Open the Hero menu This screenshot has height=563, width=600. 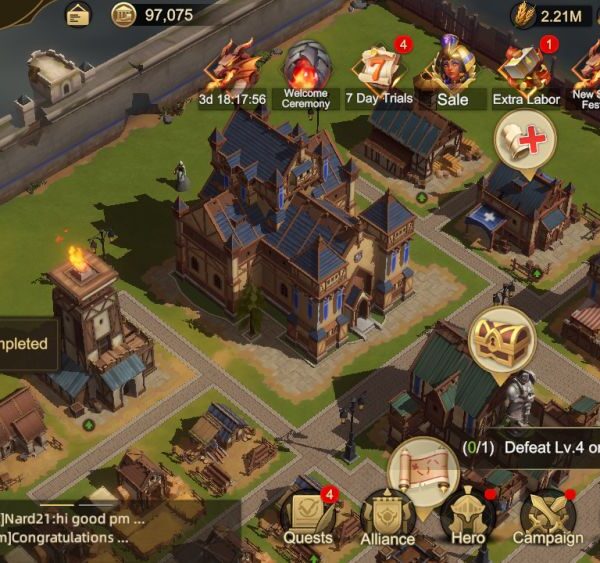click(468, 516)
